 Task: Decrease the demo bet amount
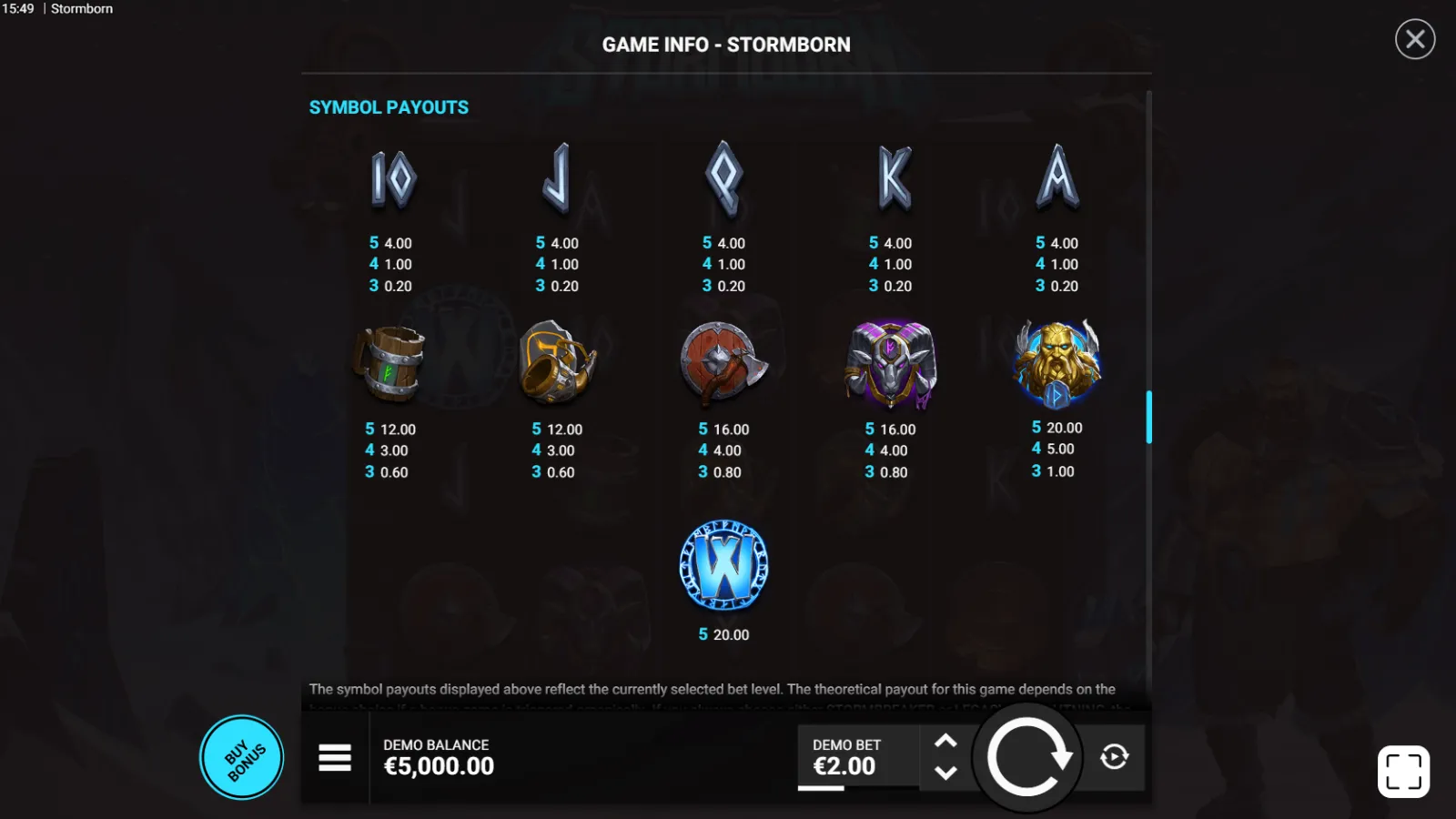945,773
